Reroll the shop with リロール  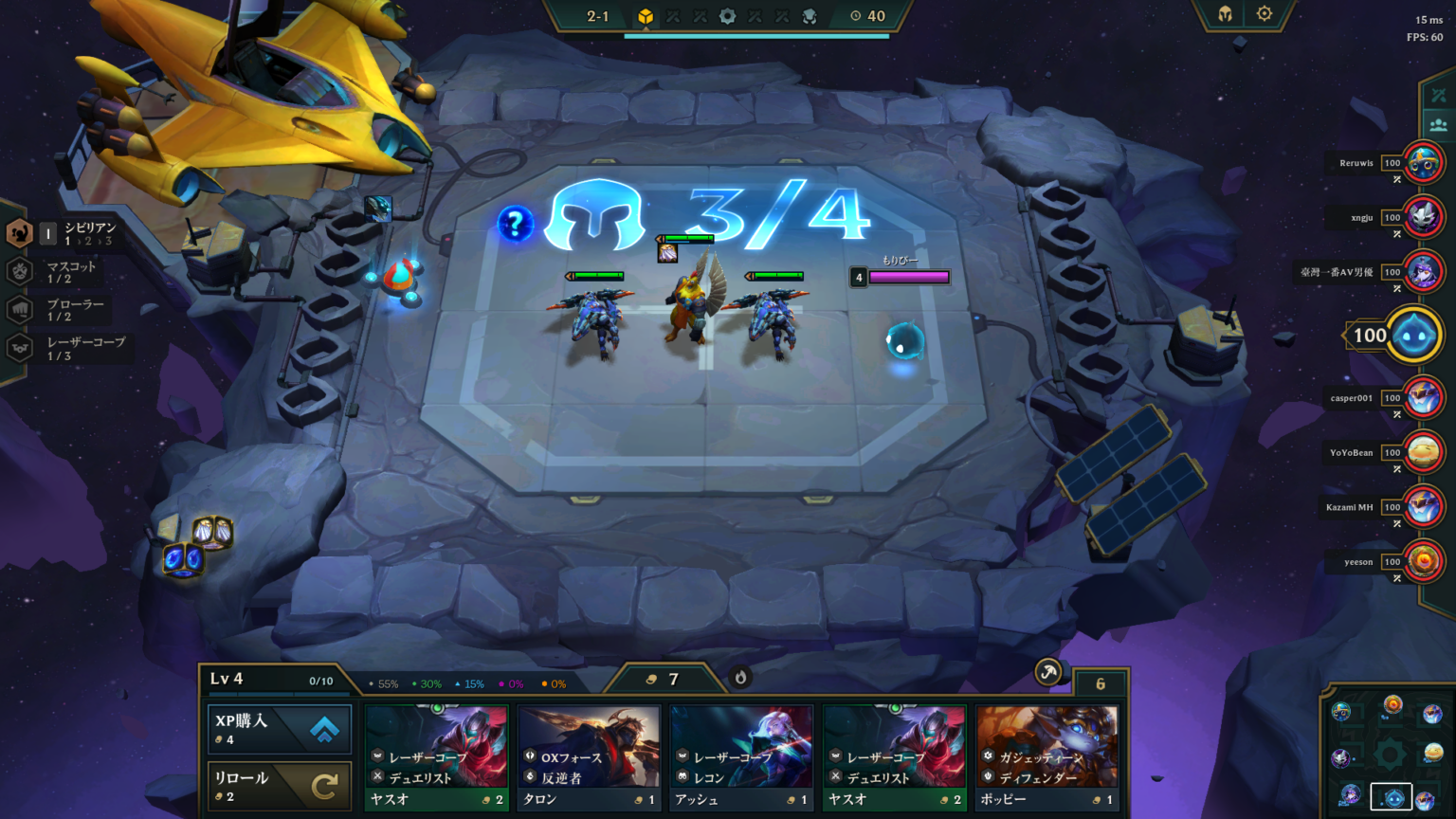280,786
